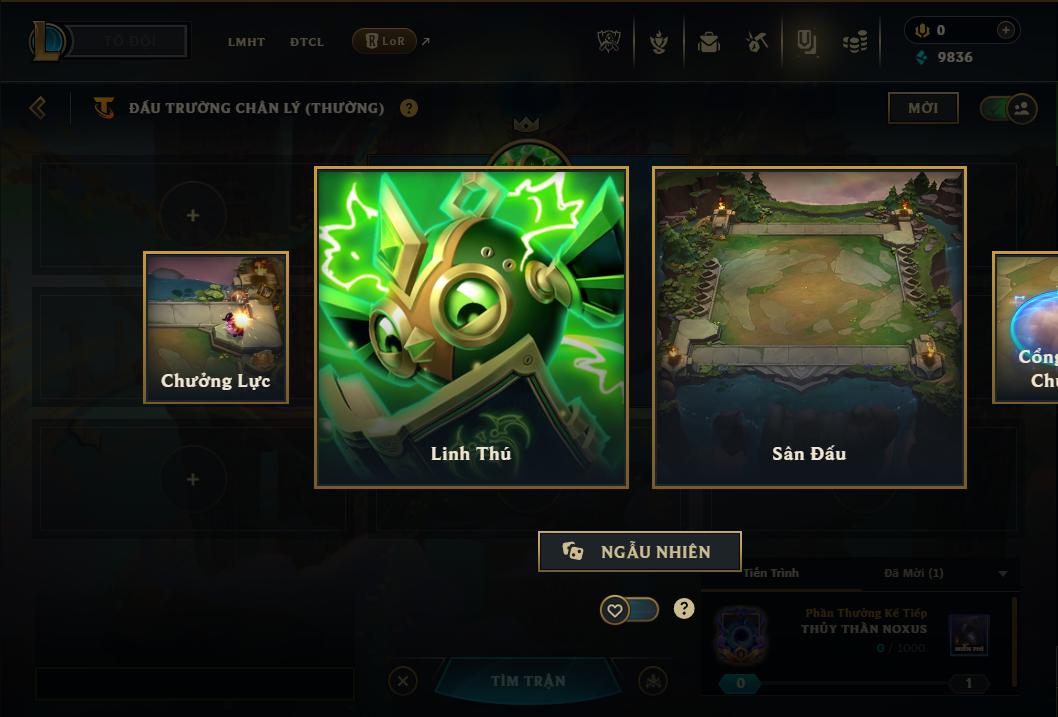Open the help icon beside the heart toggle
This screenshot has height=717, width=1058.
(x=684, y=608)
